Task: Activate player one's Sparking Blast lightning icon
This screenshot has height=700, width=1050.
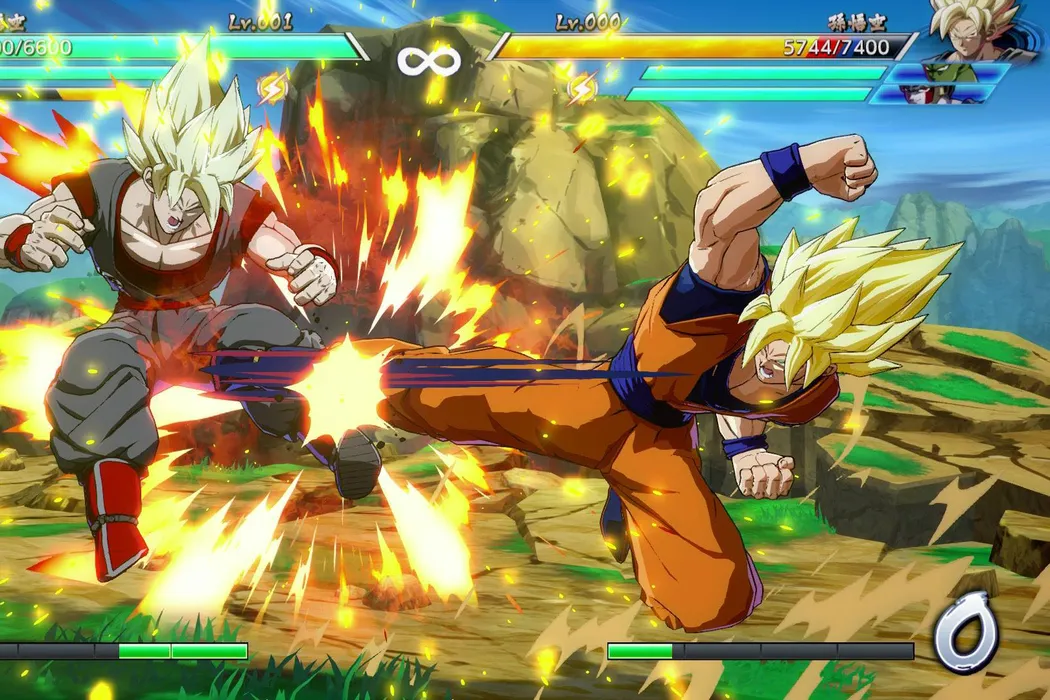Action: click(x=272, y=90)
